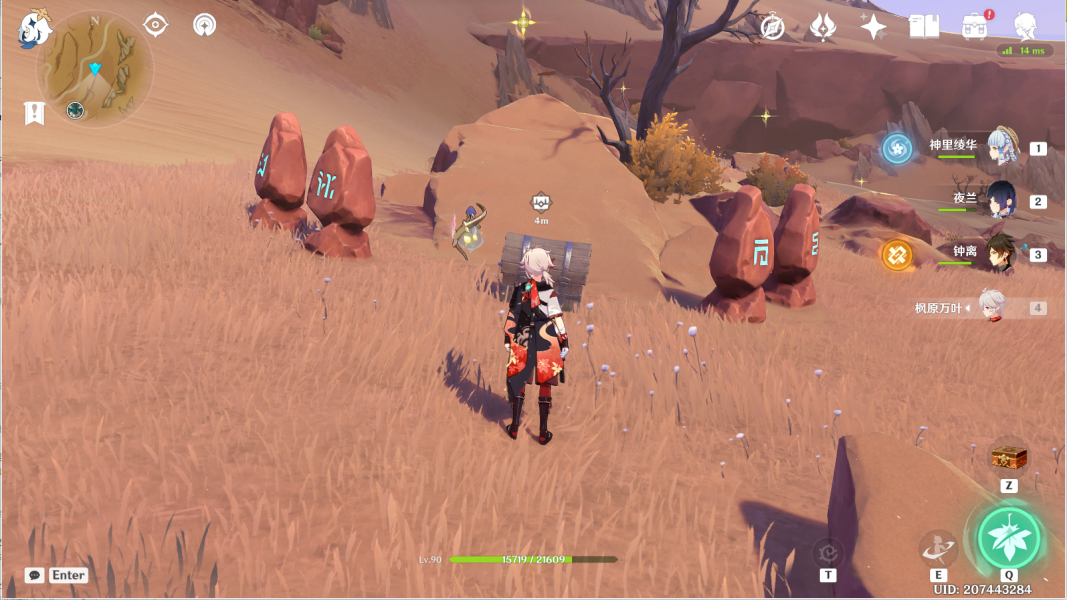Switch to party member 夜兰
The image size is (1067, 600).
(x=1000, y=200)
